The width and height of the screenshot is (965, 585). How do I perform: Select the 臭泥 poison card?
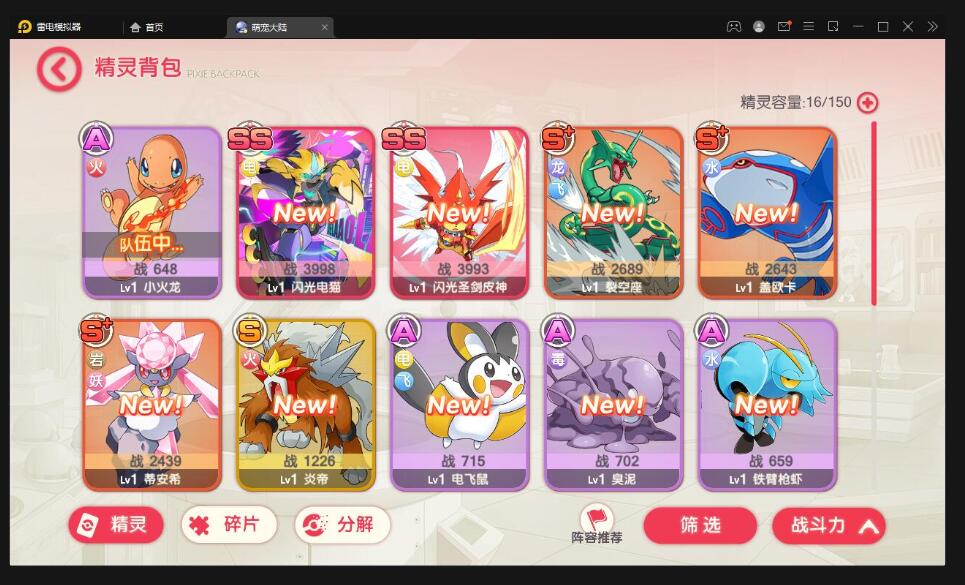coord(613,404)
